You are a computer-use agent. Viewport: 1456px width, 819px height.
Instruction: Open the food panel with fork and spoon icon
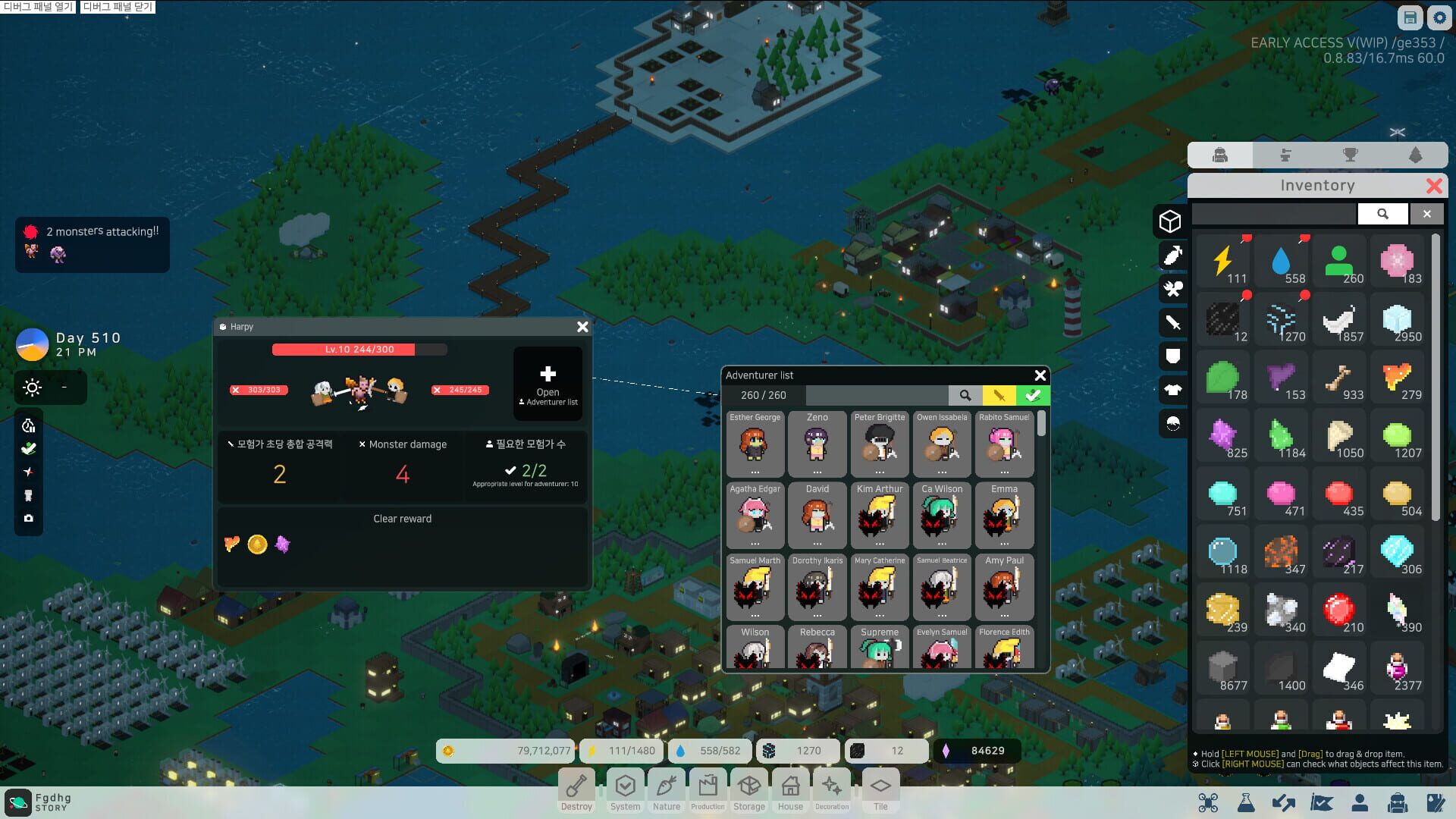pos(1171,289)
